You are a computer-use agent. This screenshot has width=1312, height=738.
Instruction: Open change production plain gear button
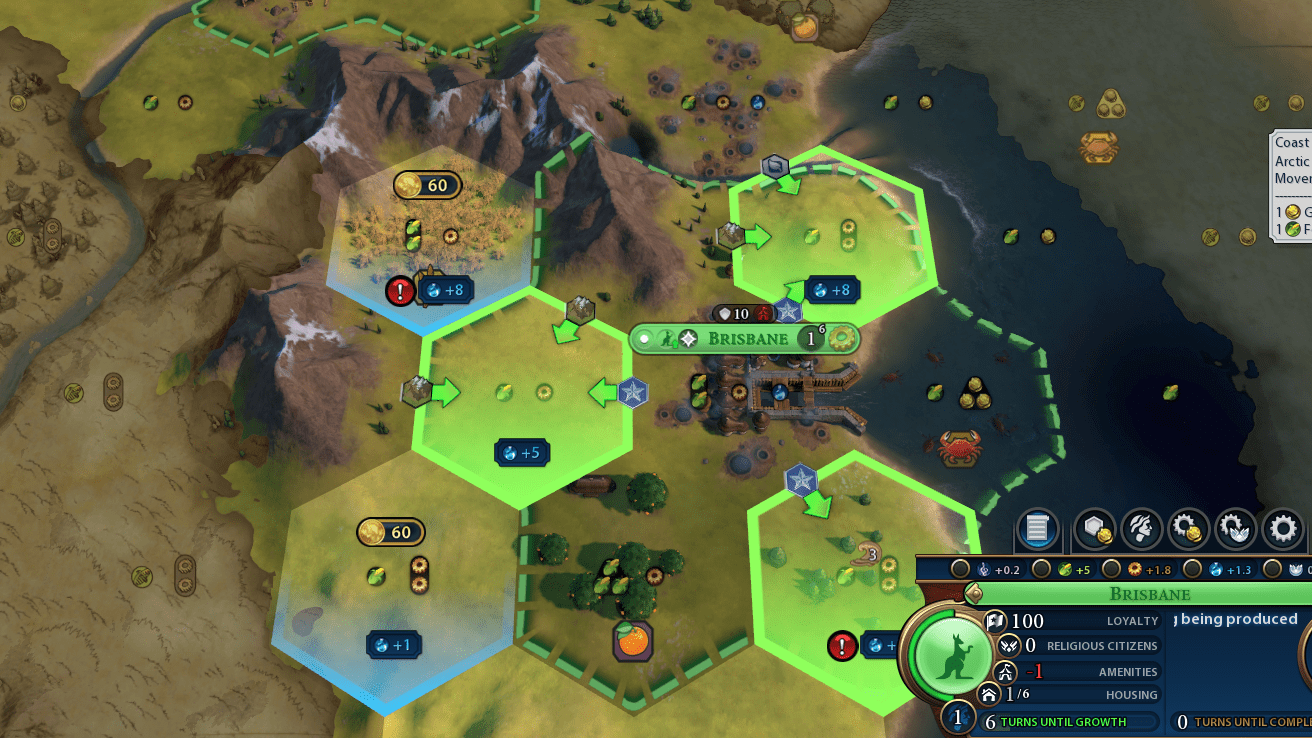point(1283,528)
